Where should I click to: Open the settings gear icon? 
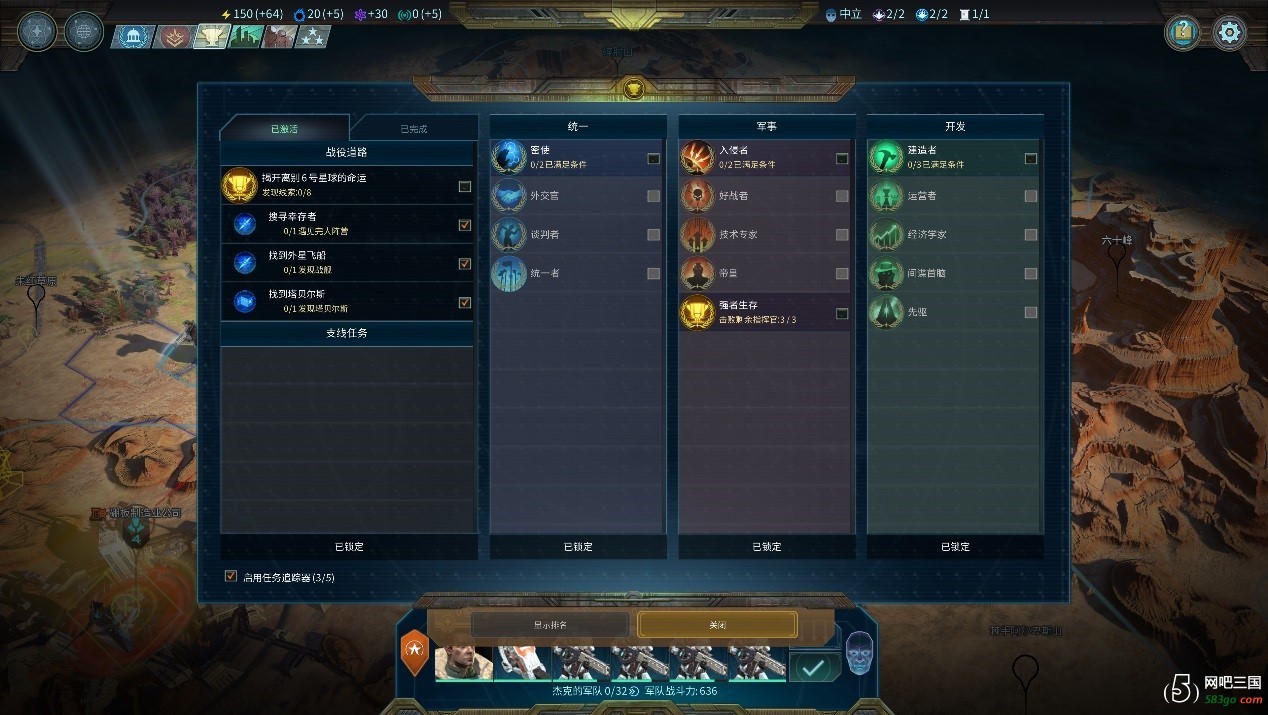(x=1229, y=32)
